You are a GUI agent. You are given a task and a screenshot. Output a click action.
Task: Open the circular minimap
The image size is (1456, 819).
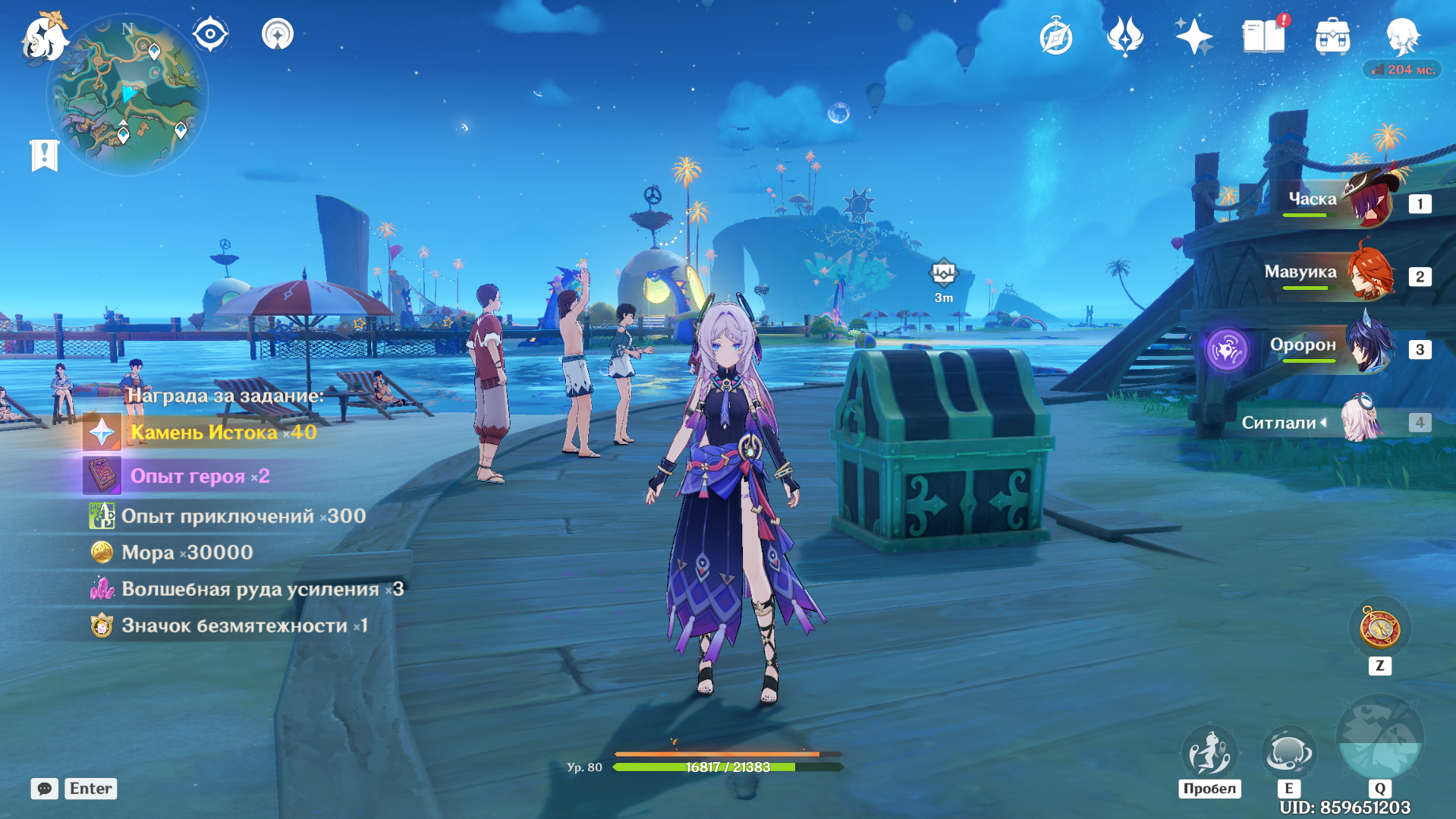point(127,95)
